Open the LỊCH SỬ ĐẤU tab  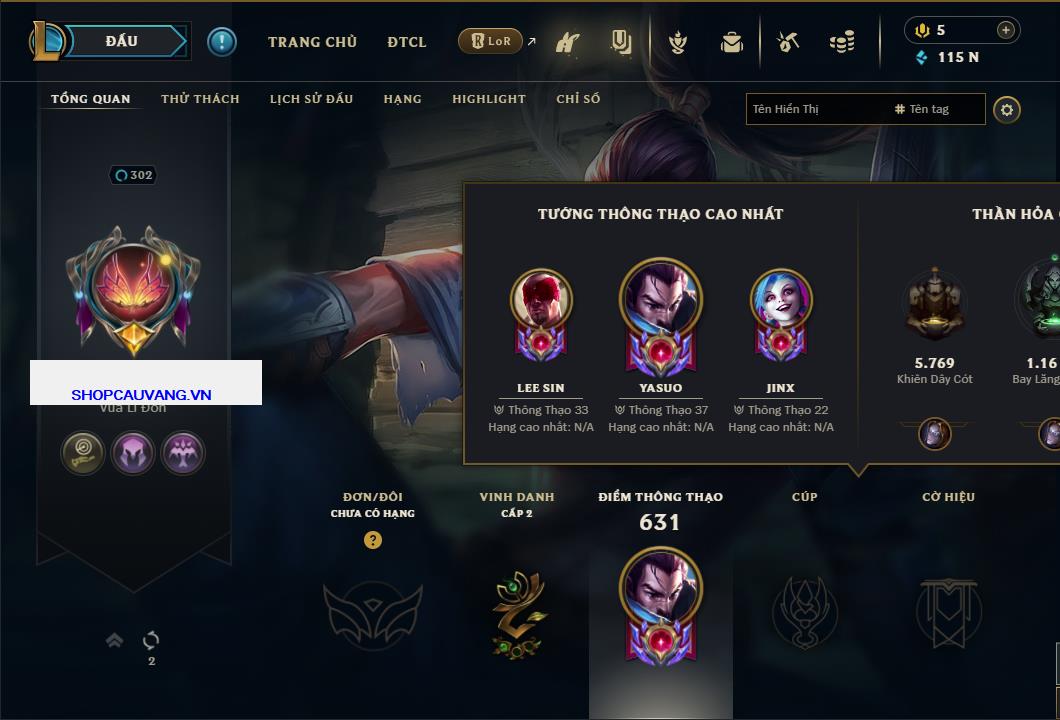(x=311, y=99)
